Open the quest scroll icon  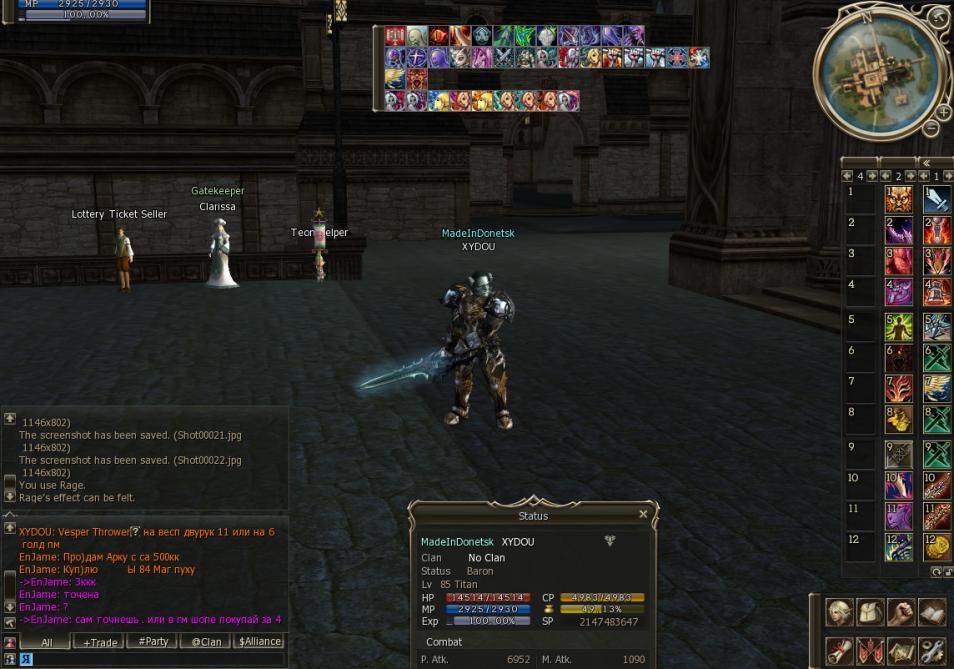pos(839,651)
